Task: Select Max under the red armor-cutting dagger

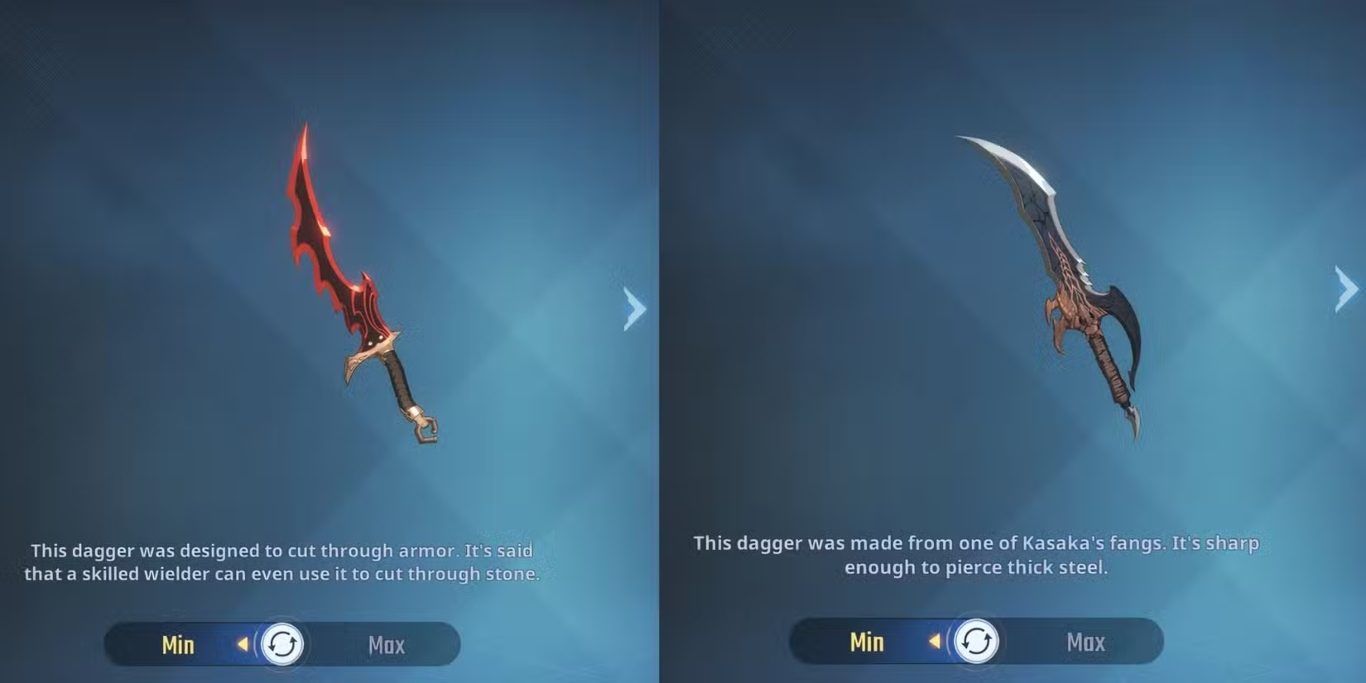Action: point(386,645)
